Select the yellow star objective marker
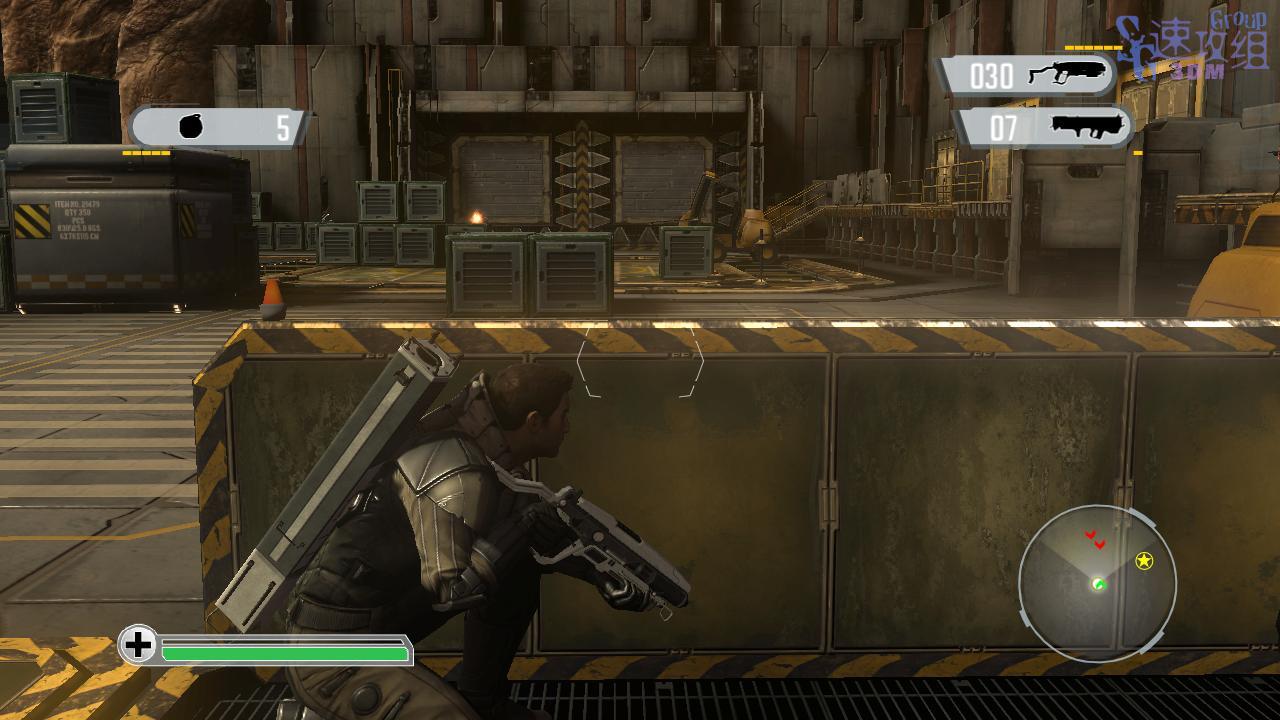 [x=1144, y=561]
